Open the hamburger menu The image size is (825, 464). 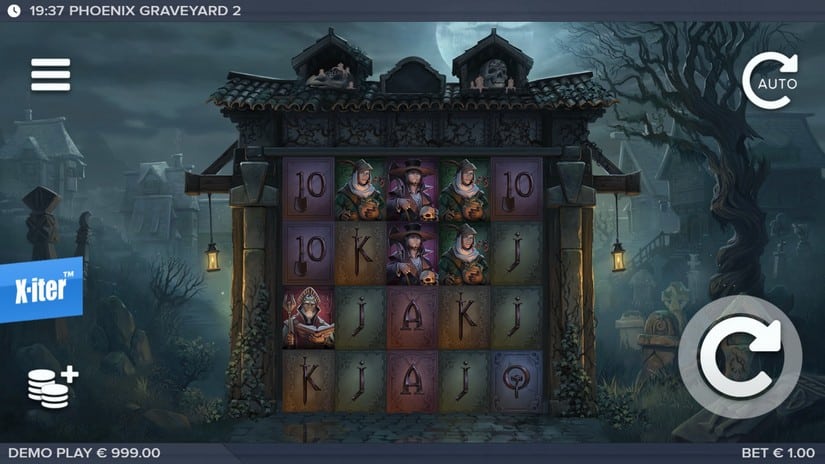pos(50,74)
